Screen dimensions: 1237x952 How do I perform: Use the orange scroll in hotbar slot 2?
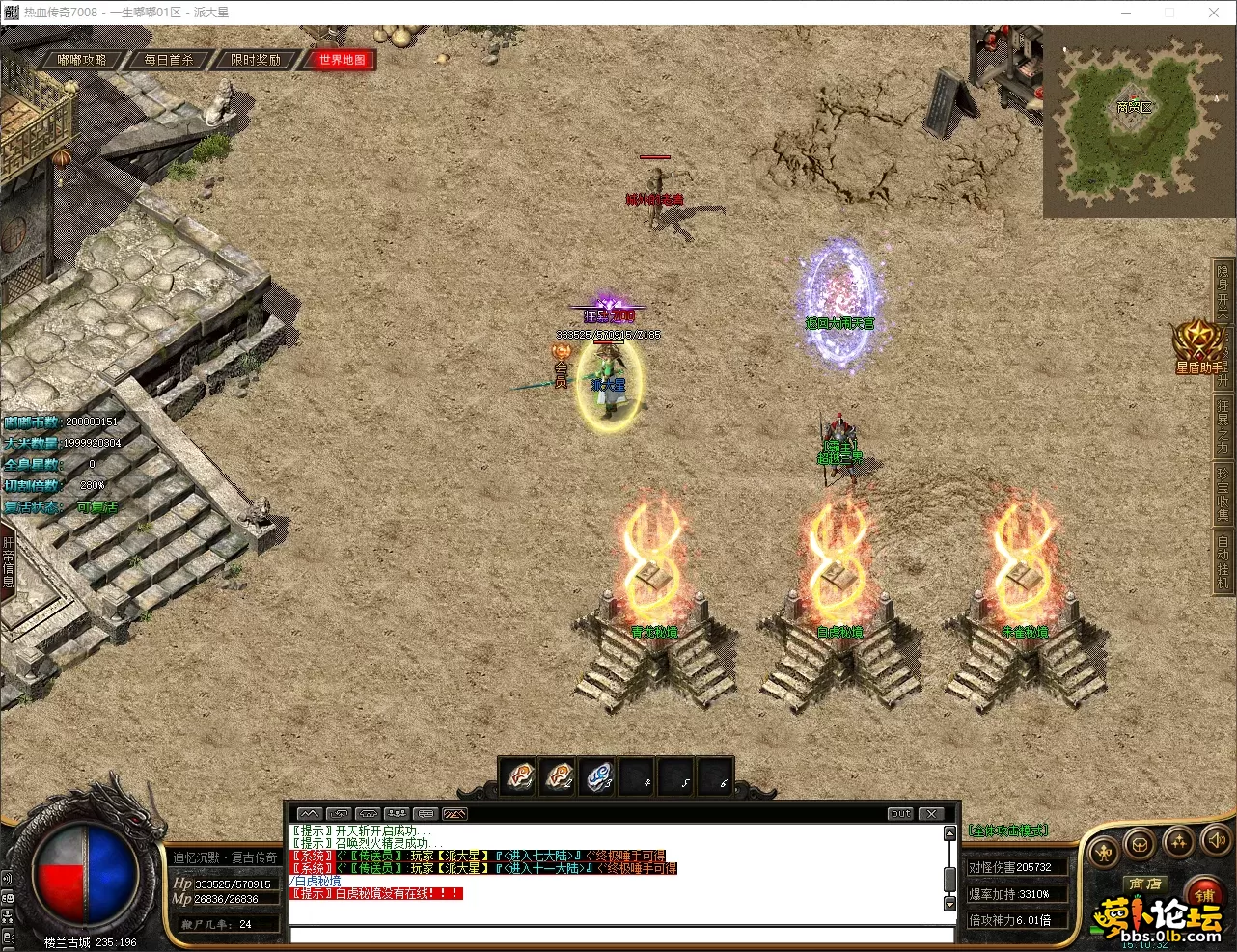559,775
